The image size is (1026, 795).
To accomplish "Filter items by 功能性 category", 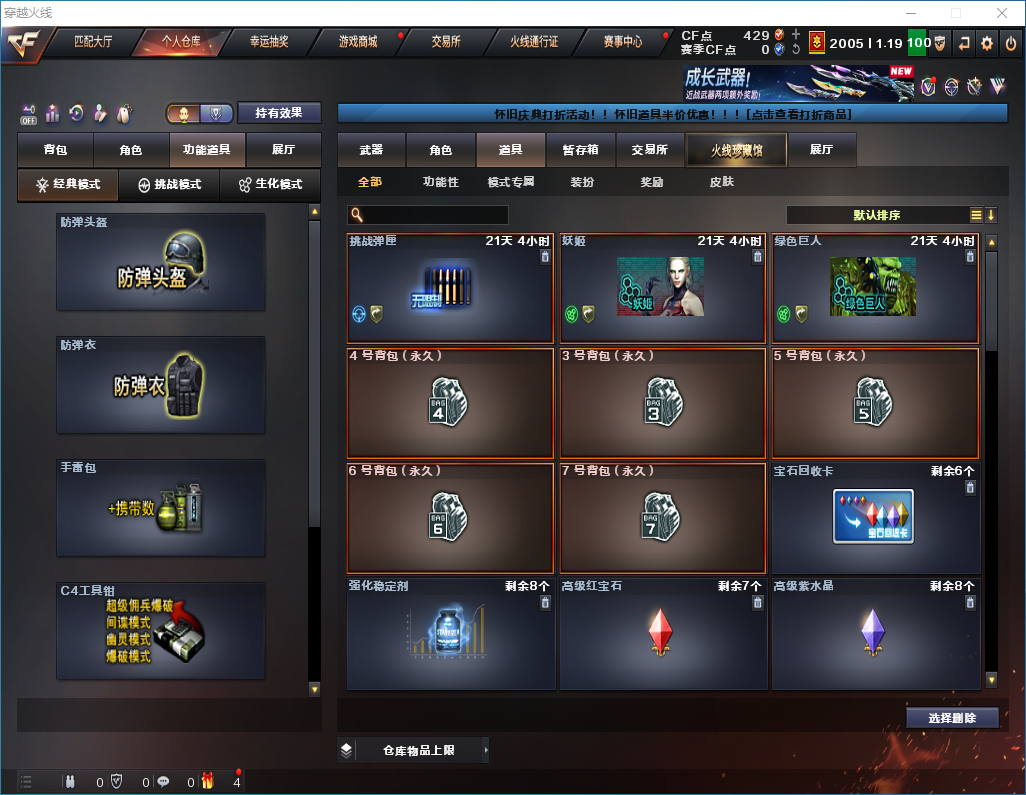I will pos(440,183).
